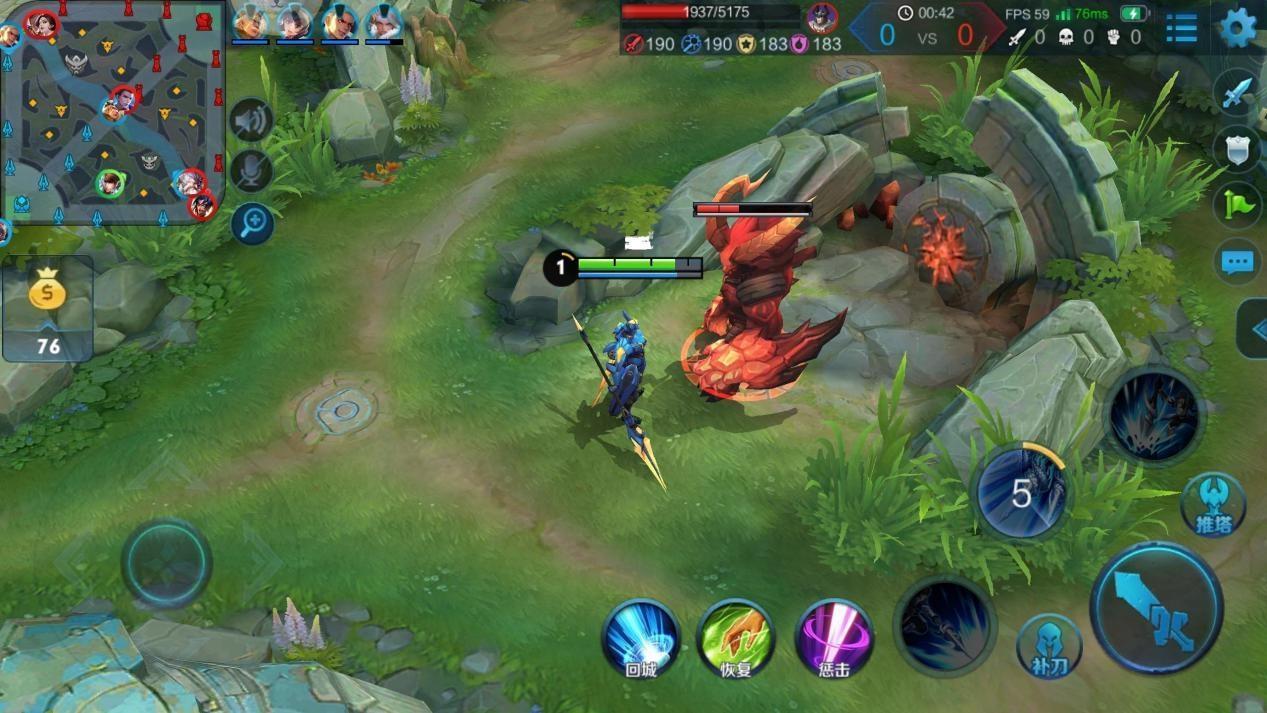Cast the 惩击 smite spell
The width and height of the screenshot is (1267, 713).
(x=834, y=640)
